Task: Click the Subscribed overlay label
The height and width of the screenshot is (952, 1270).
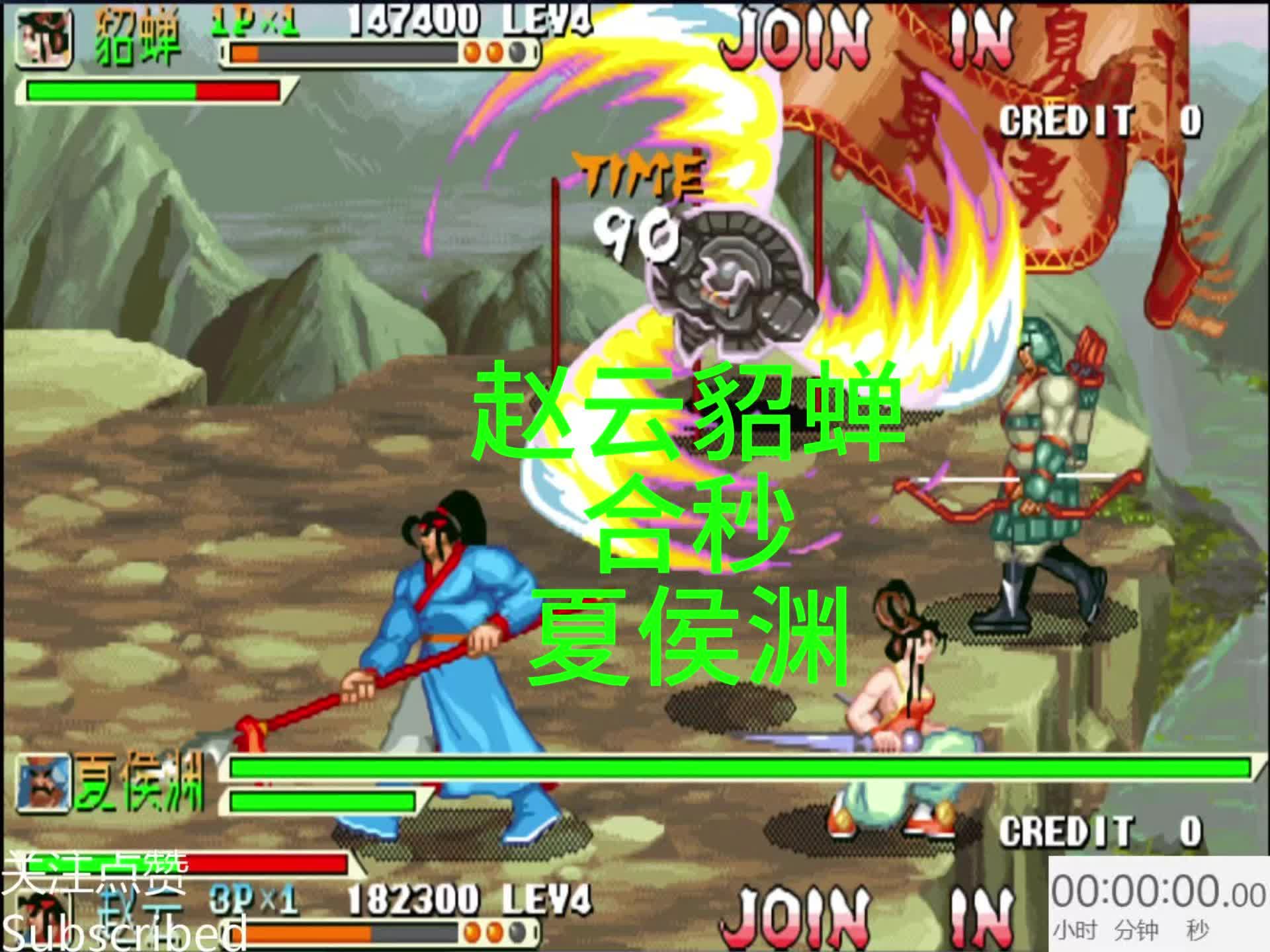Action: [124, 932]
